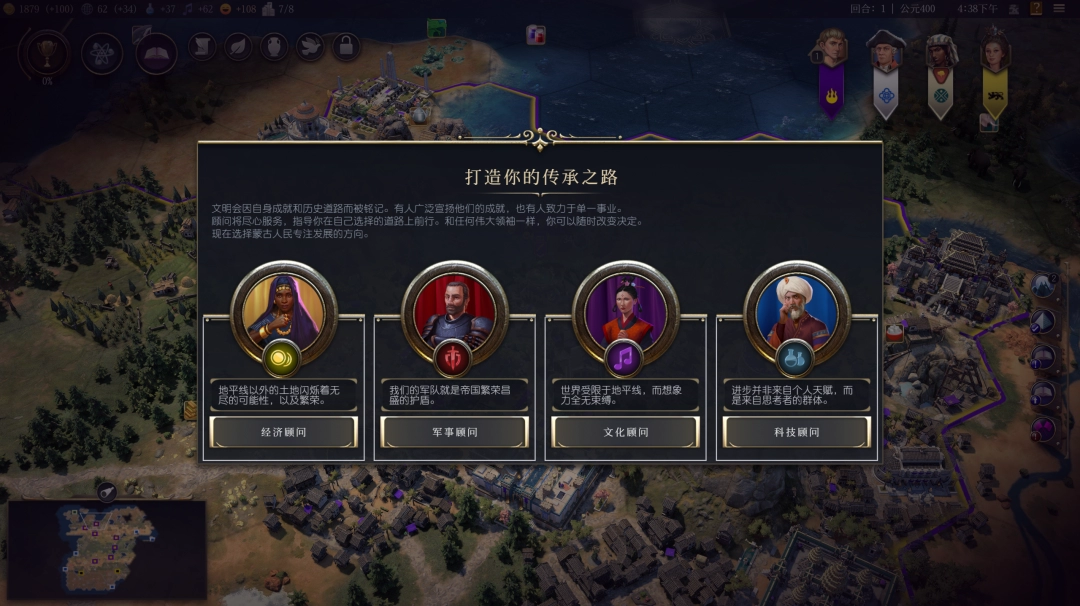The image size is (1080, 606).
Task: Click the minimap
Action: point(107,548)
